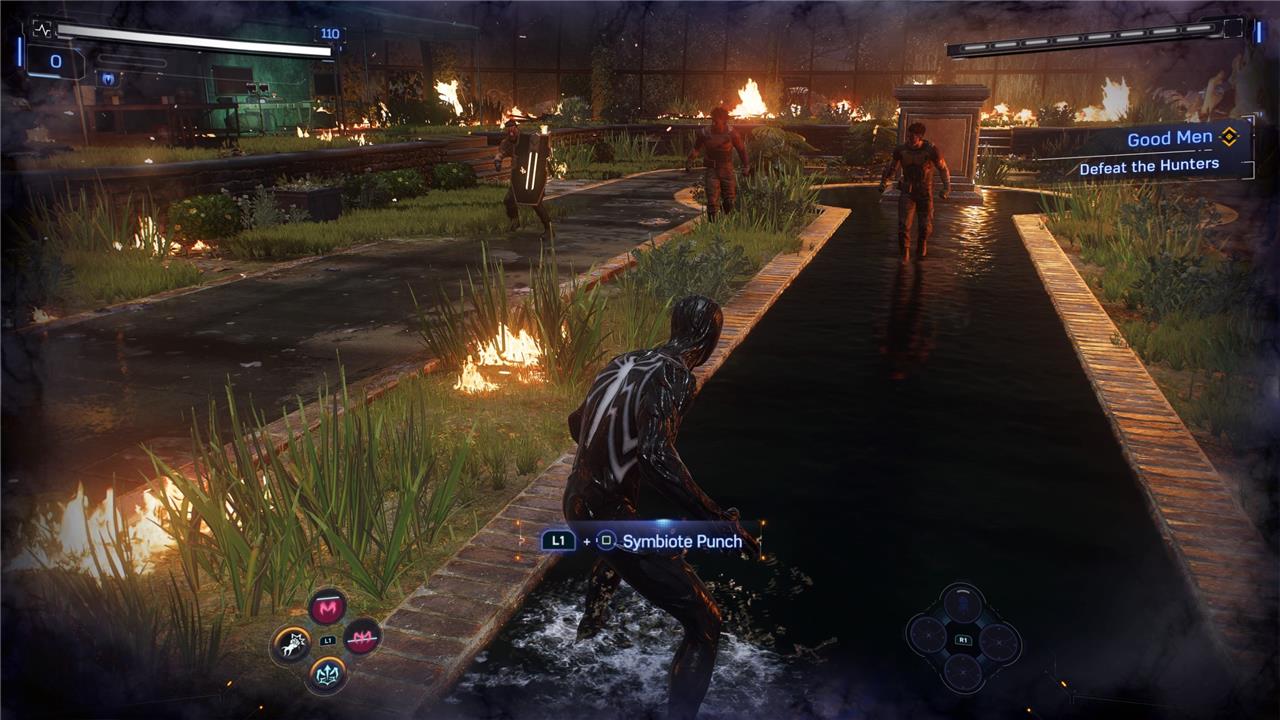Use the blue spiked symbiote blast ability
The width and height of the screenshot is (1280, 720).
pyautogui.click(x=328, y=674)
